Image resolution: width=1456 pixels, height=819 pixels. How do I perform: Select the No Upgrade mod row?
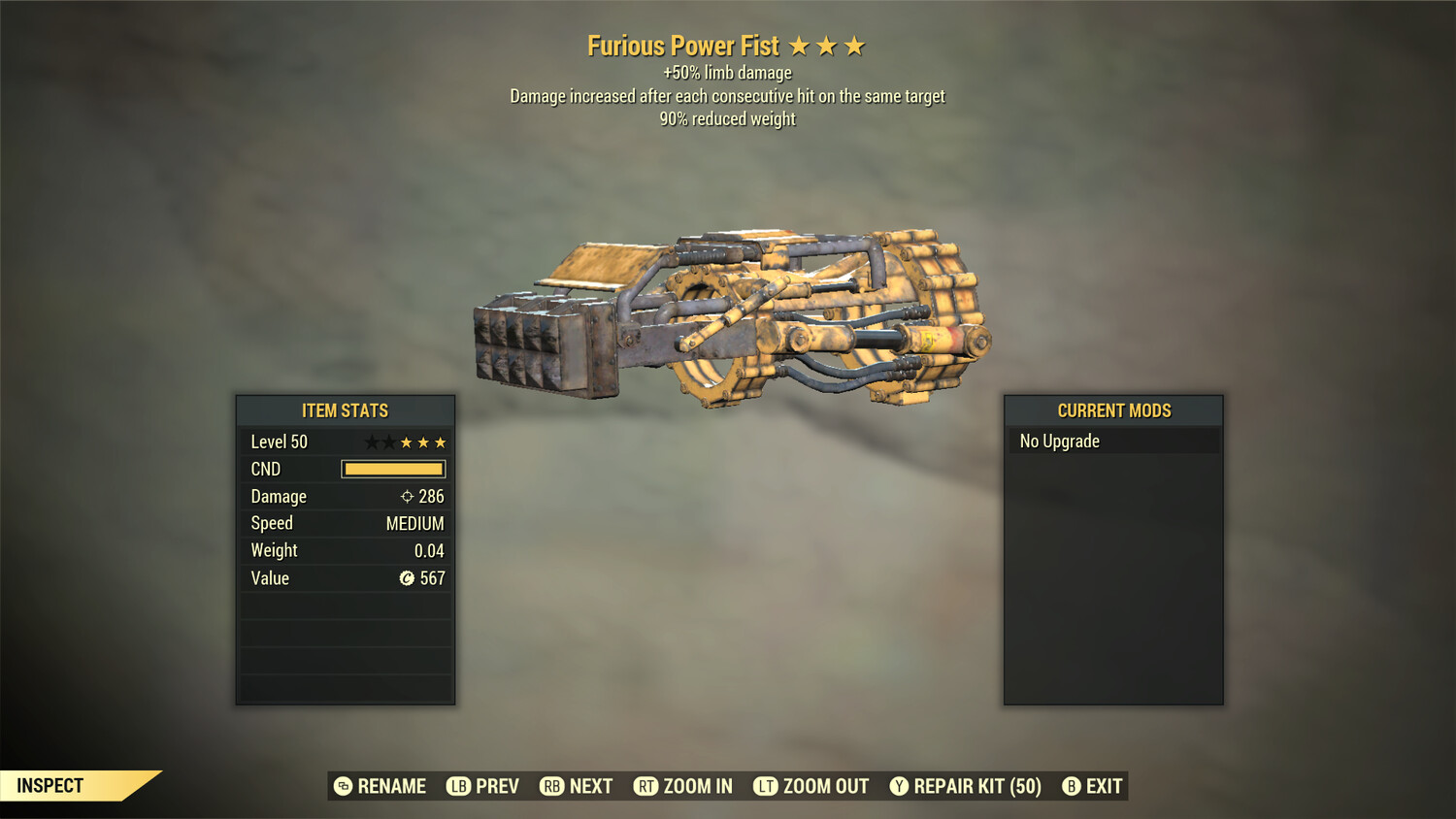[1112, 442]
